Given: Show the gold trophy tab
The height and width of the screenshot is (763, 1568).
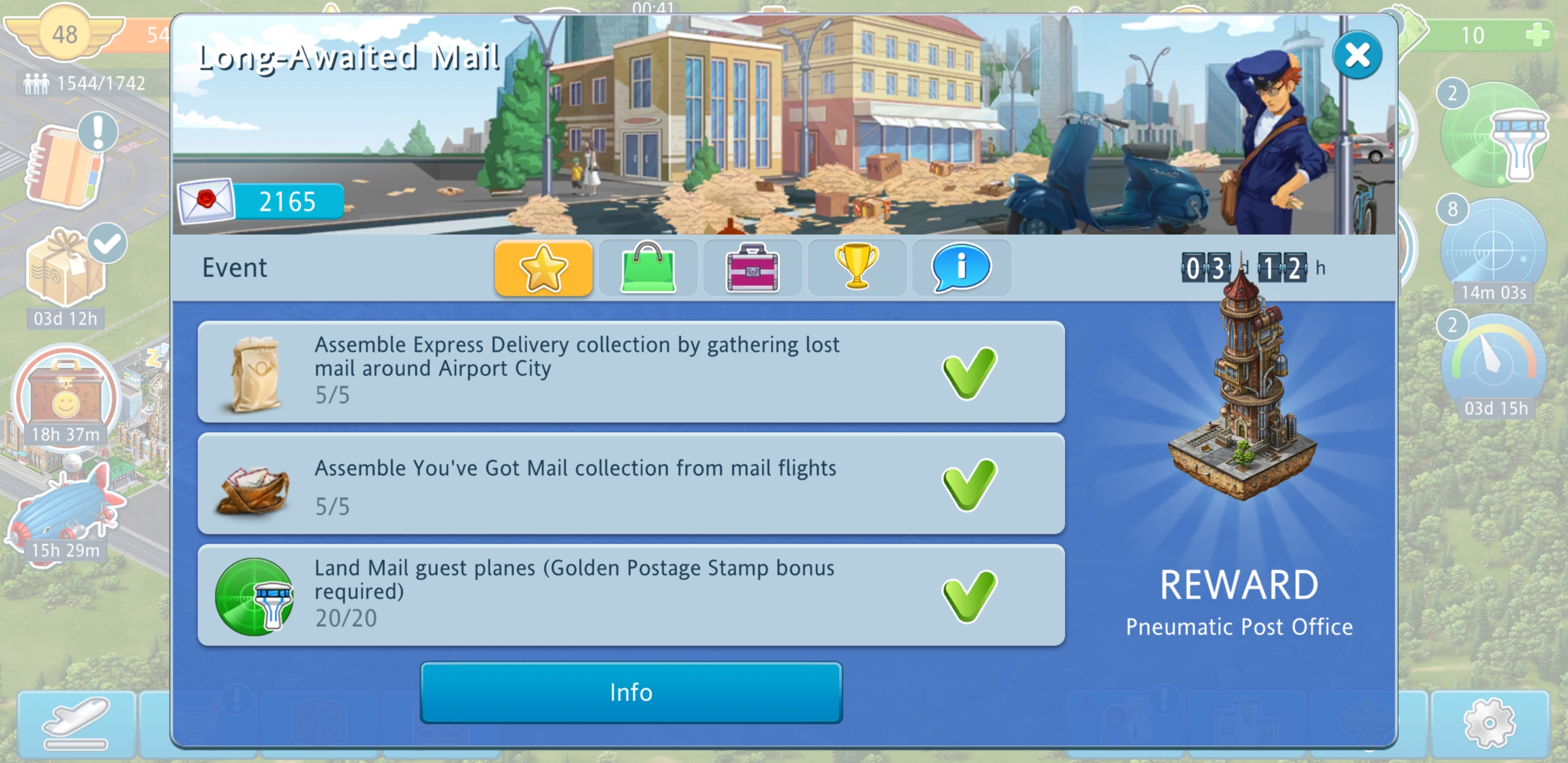Looking at the screenshot, I should (x=857, y=267).
